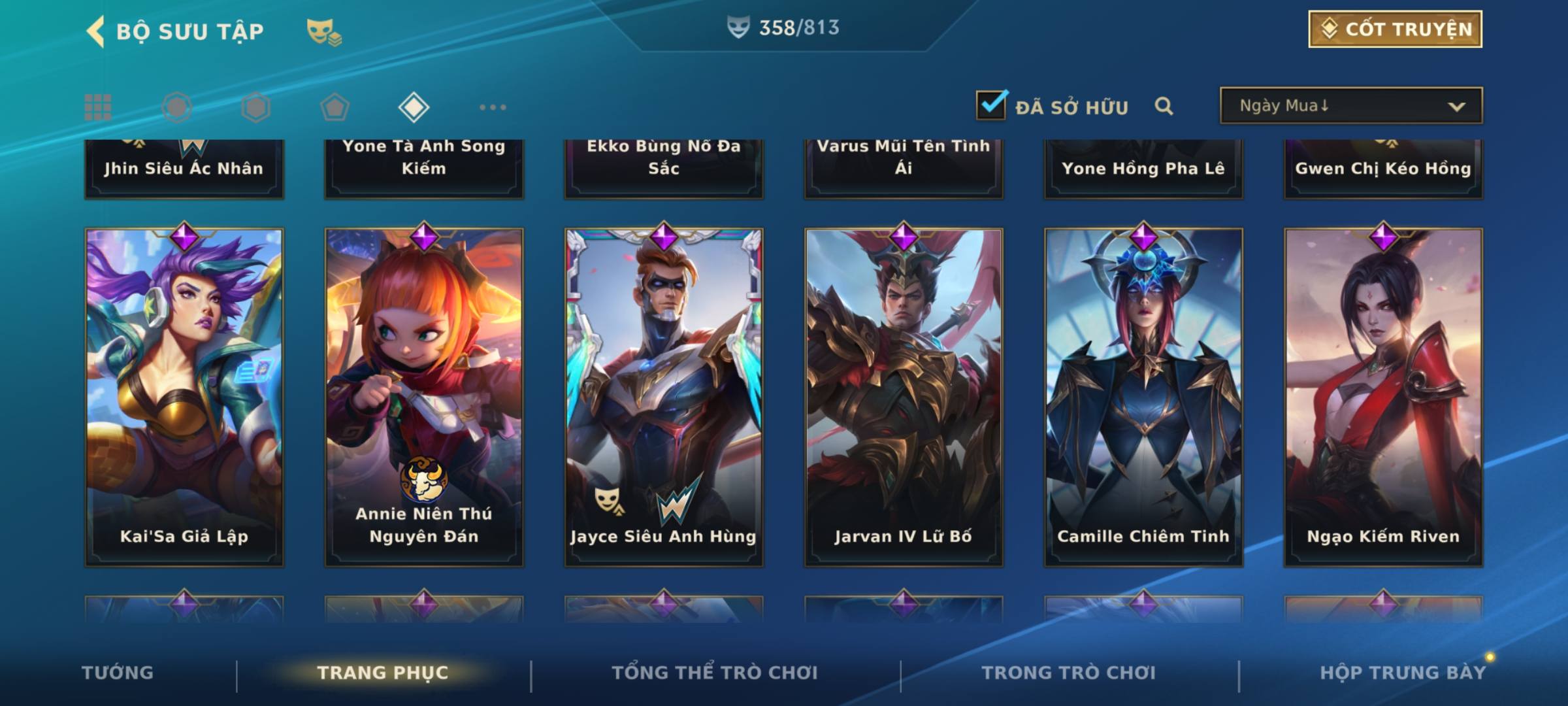Screen dimensions: 1568x706
Task: Select the Camille Chiêm Tinh skin card
Action: point(1143,396)
